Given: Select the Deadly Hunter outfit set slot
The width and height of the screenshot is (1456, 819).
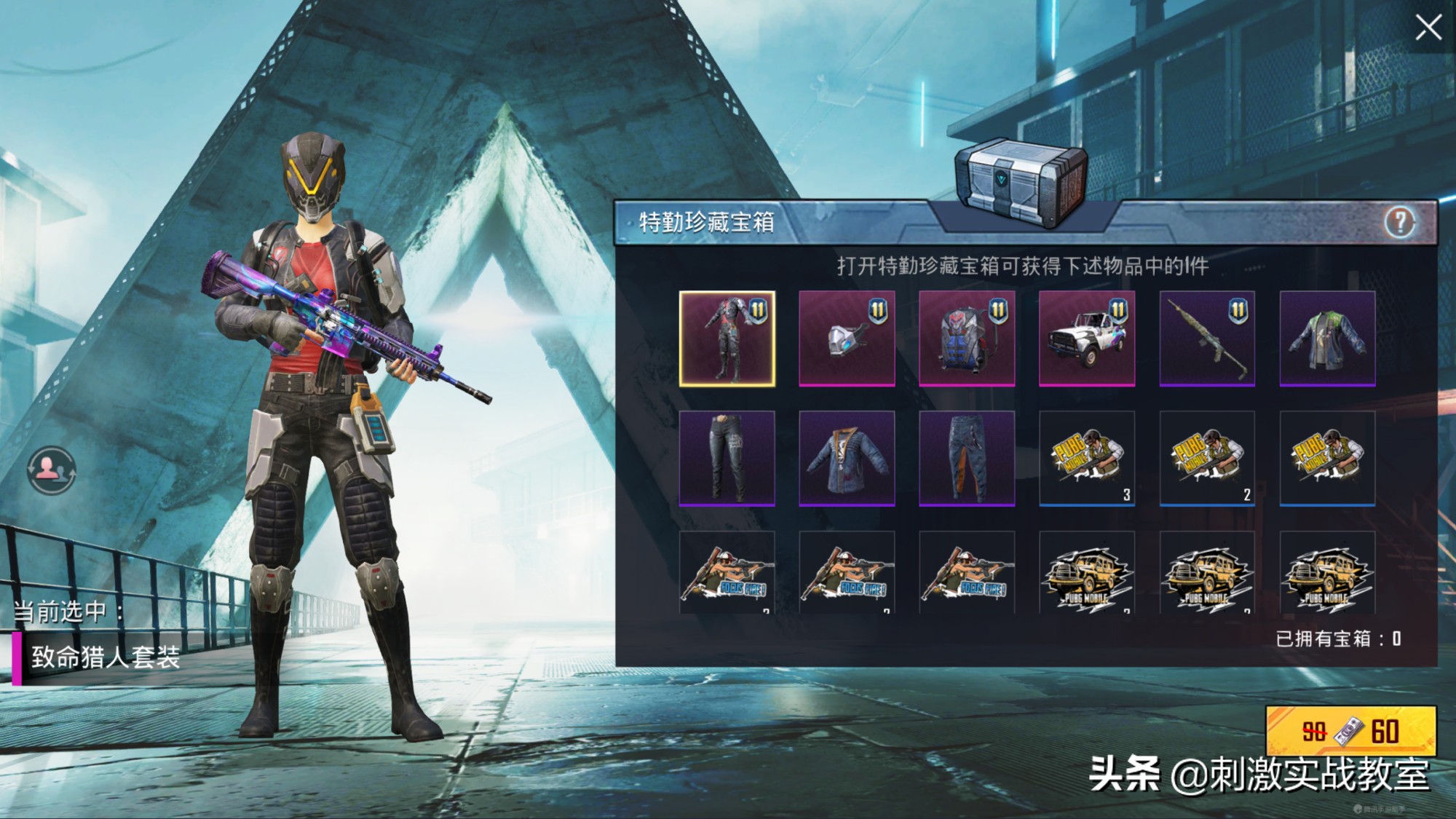Looking at the screenshot, I should pos(727,339).
